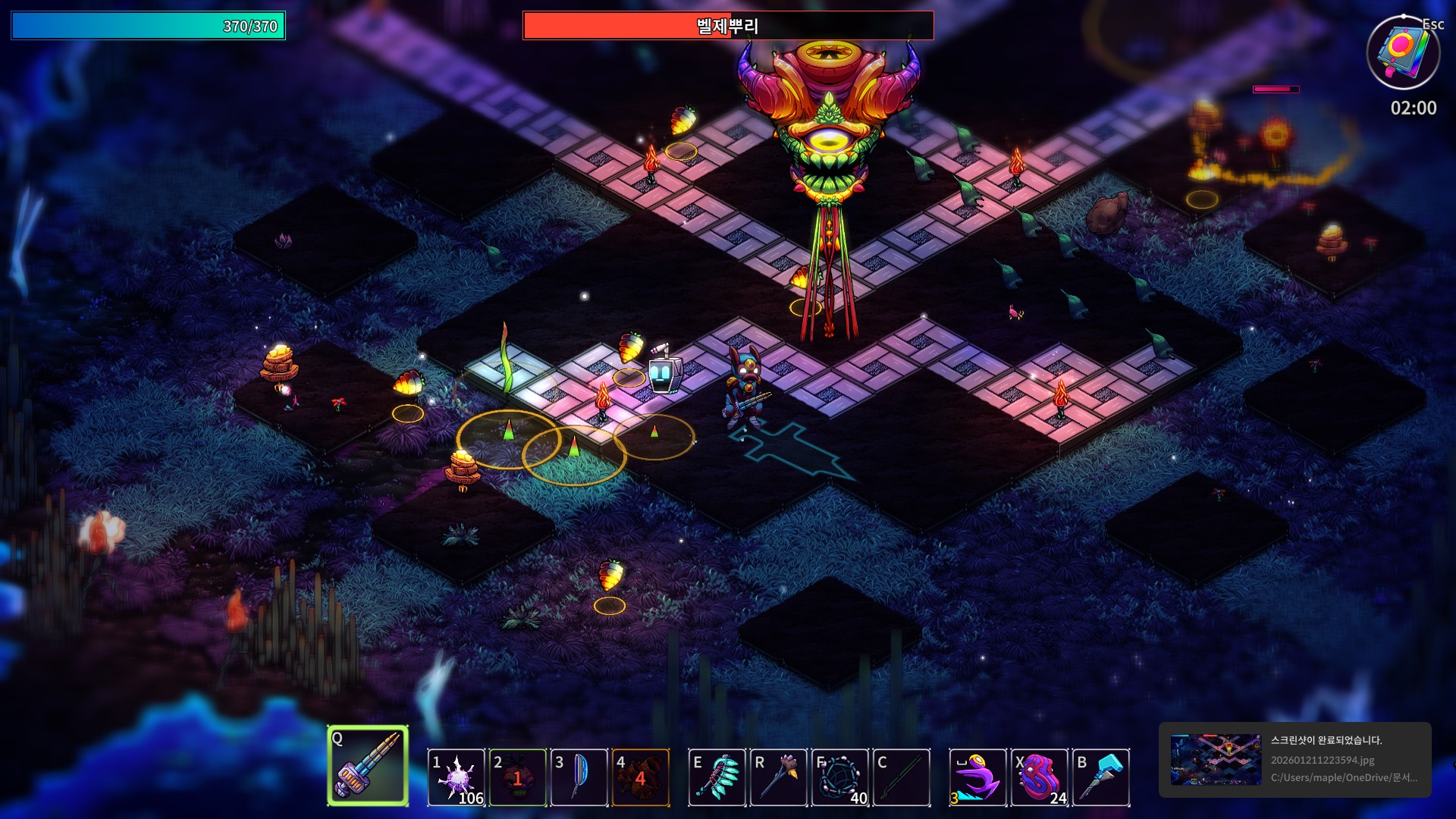Open the colorful journal book menu
This screenshot has height=819, width=1456.
pos(1403,52)
